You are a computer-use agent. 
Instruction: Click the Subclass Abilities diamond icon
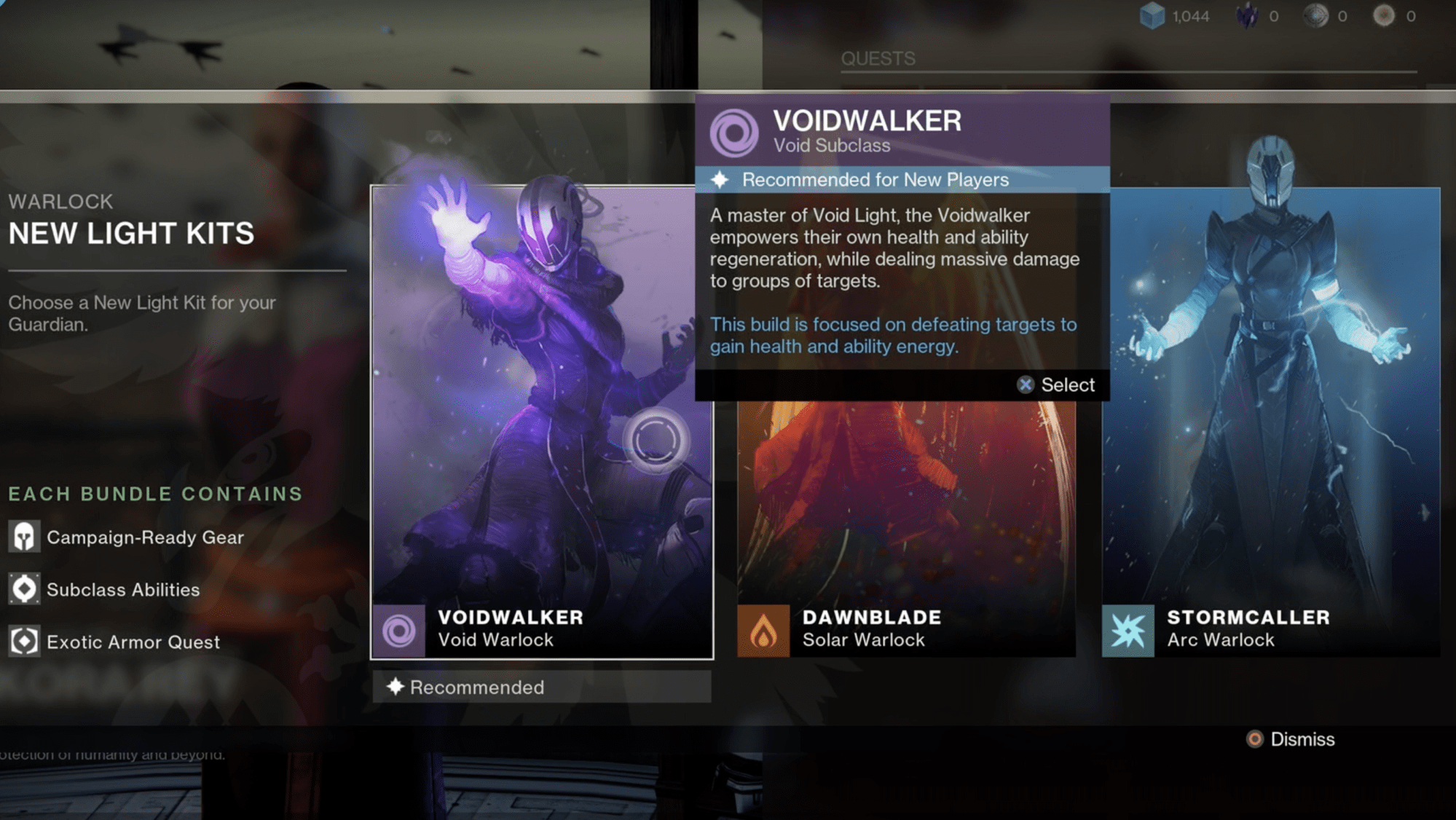[25, 589]
